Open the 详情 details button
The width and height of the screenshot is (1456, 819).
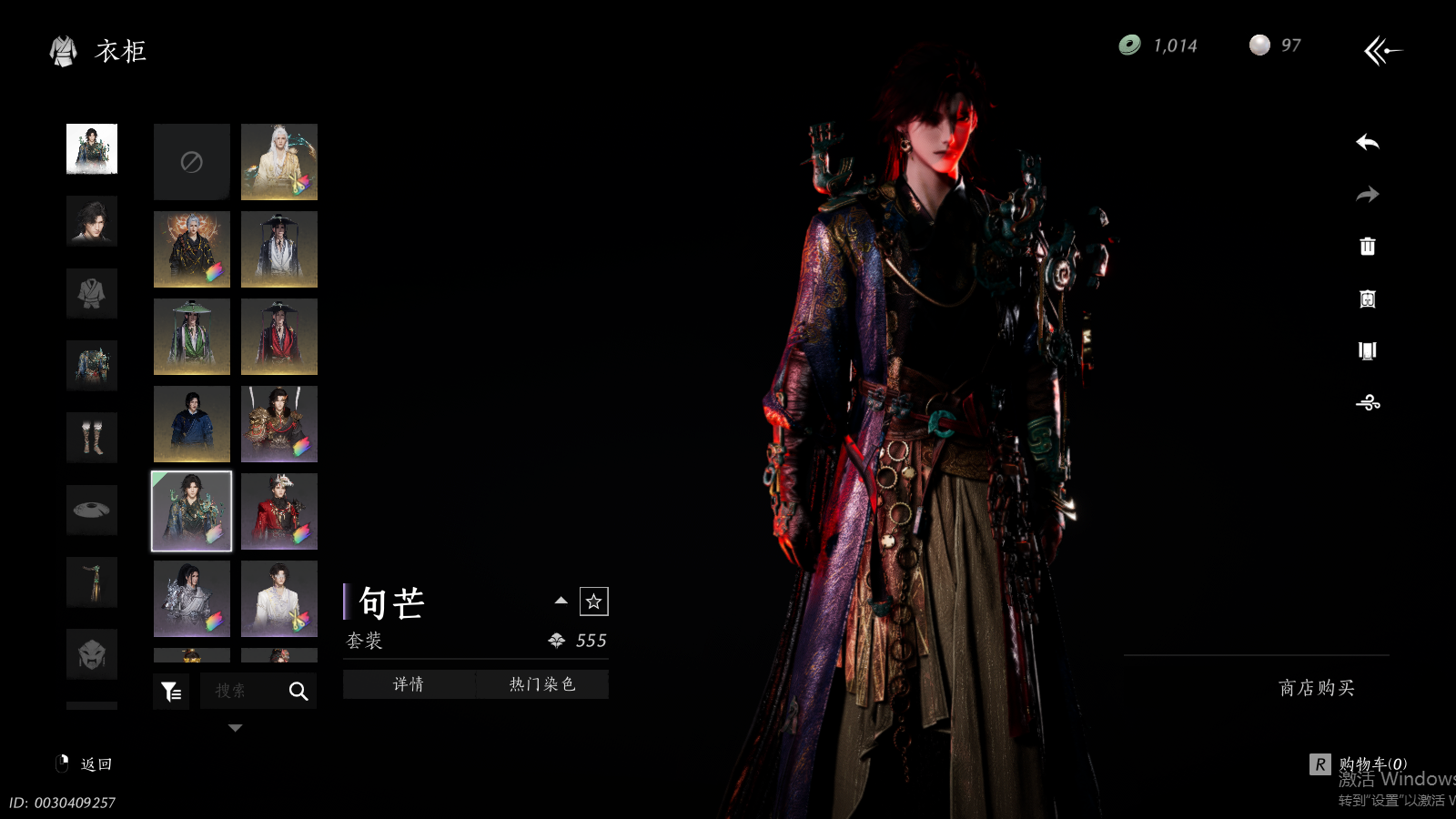tap(409, 684)
